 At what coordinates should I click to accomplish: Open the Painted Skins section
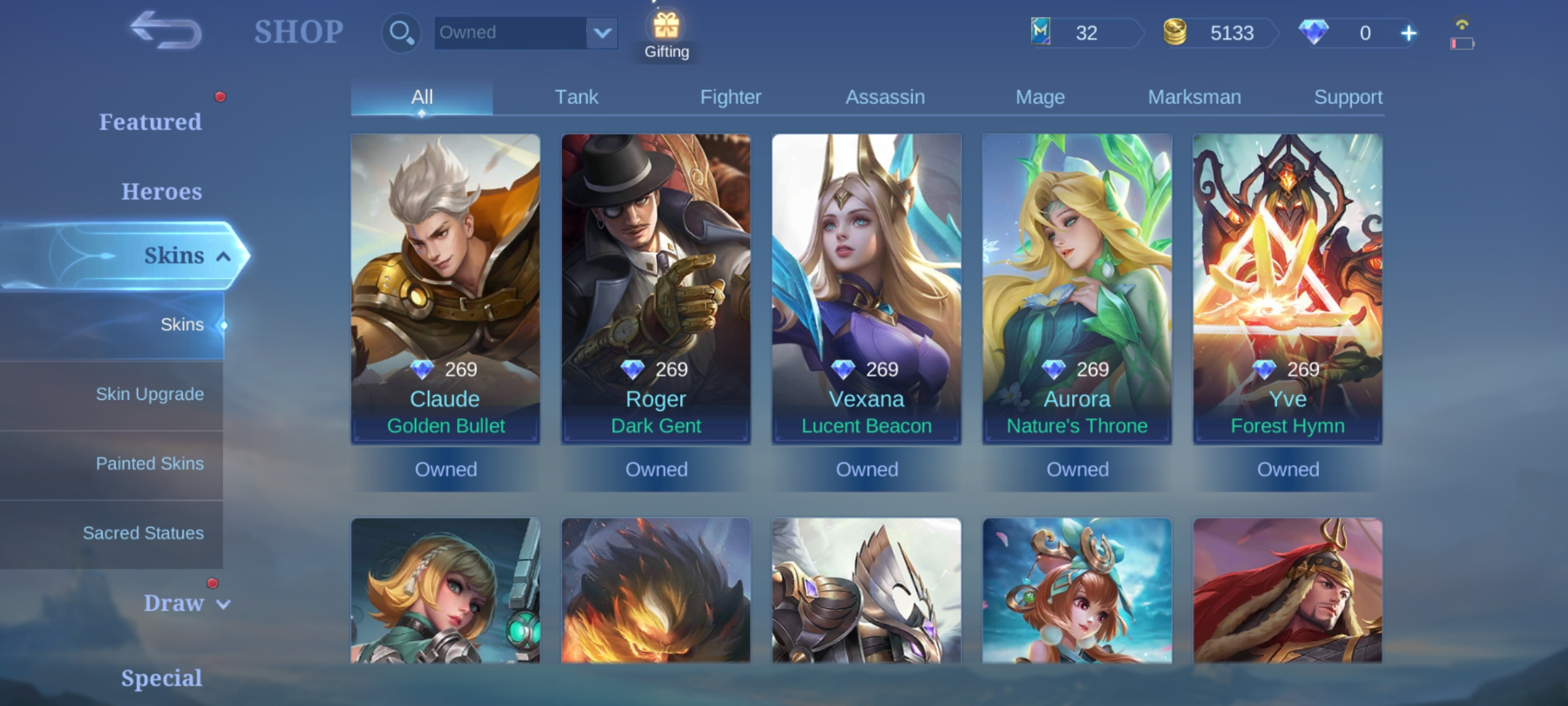150,463
